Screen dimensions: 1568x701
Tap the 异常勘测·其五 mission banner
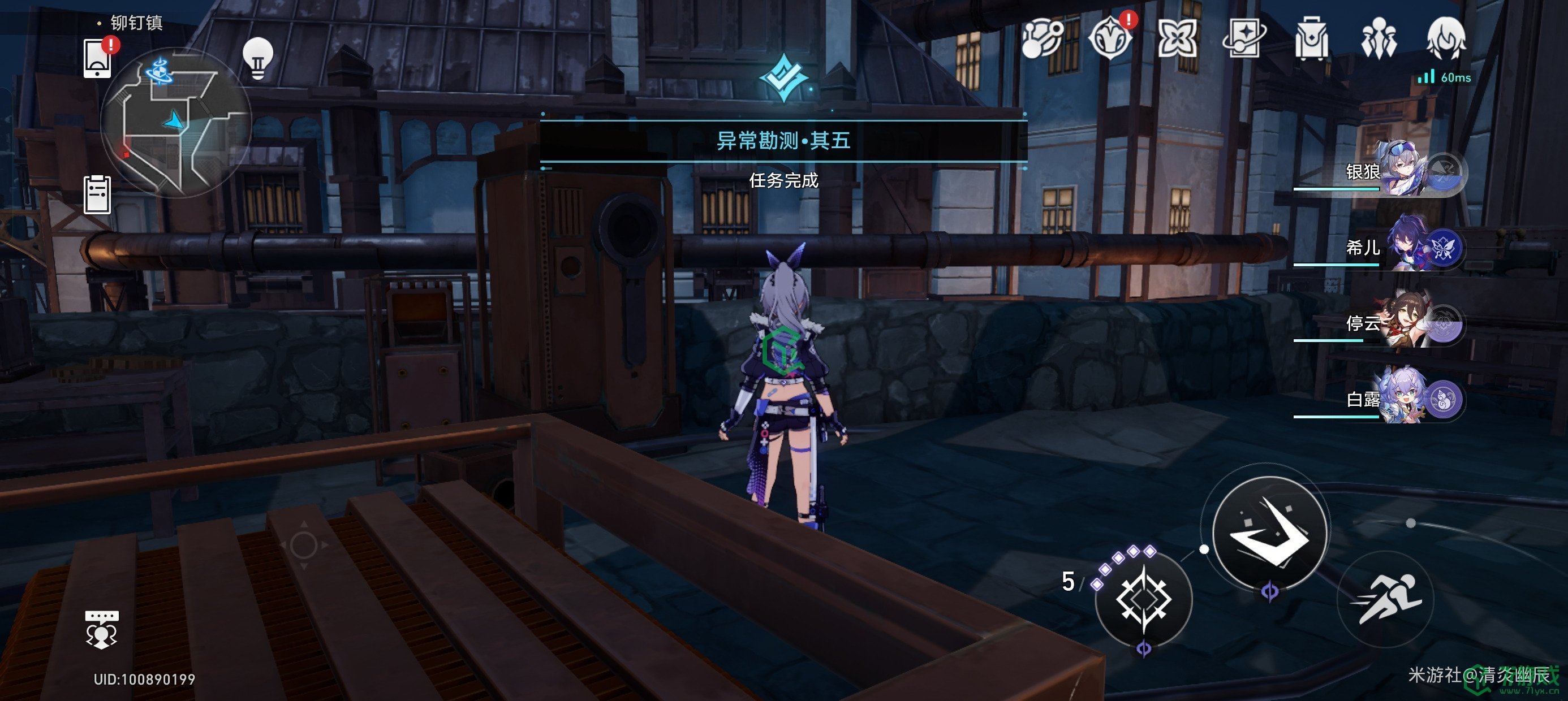[783, 141]
